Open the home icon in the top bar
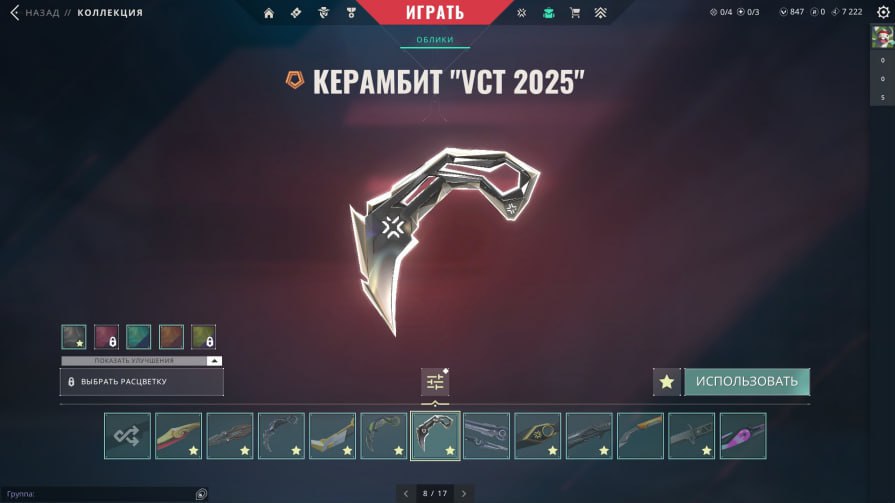895x503 pixels. [x=268, y=13]
